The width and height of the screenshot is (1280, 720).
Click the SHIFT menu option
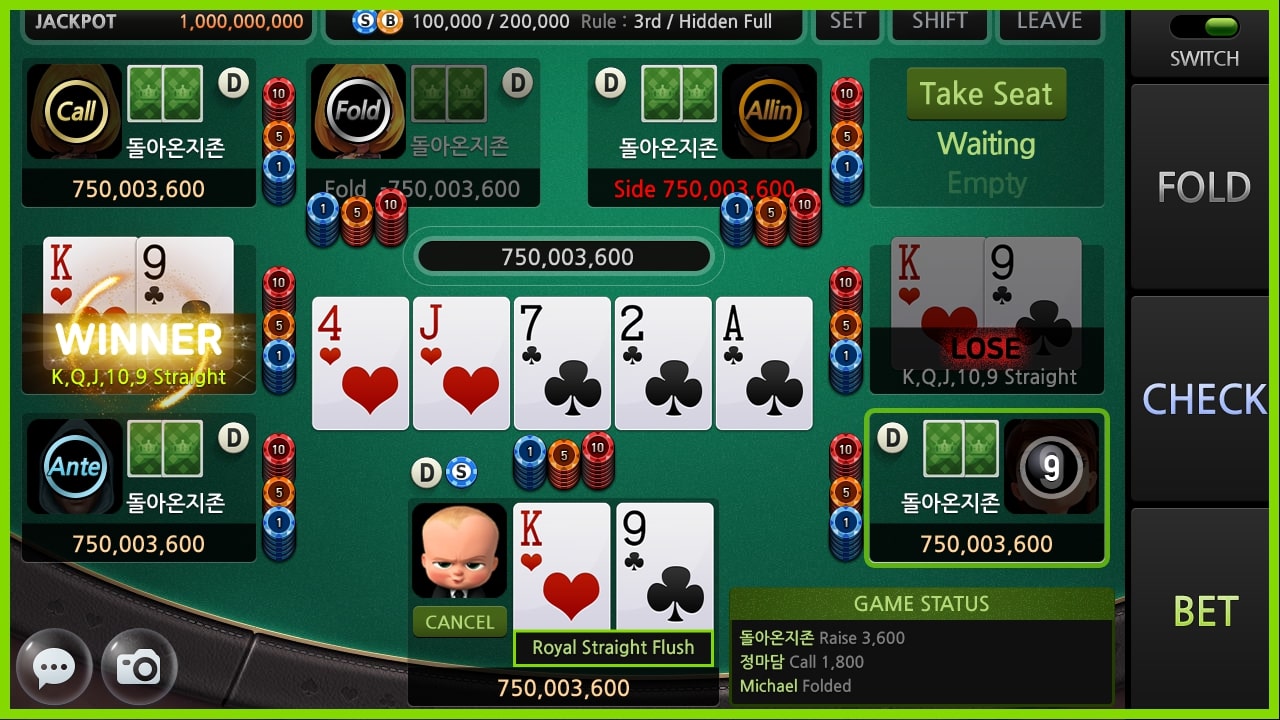pyautogui.click(x=938, y=18)
